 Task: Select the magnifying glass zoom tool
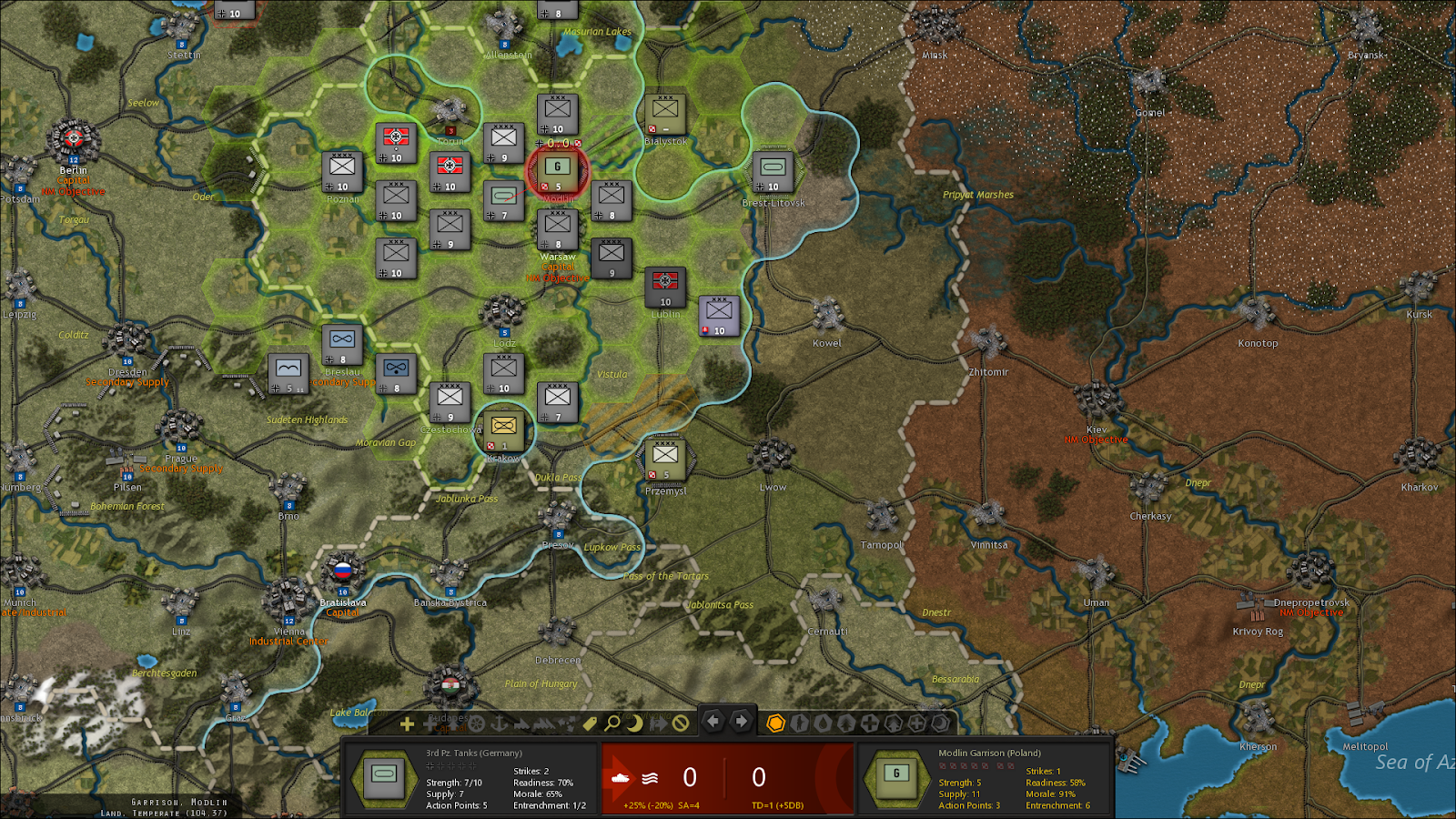pos(612,725)
